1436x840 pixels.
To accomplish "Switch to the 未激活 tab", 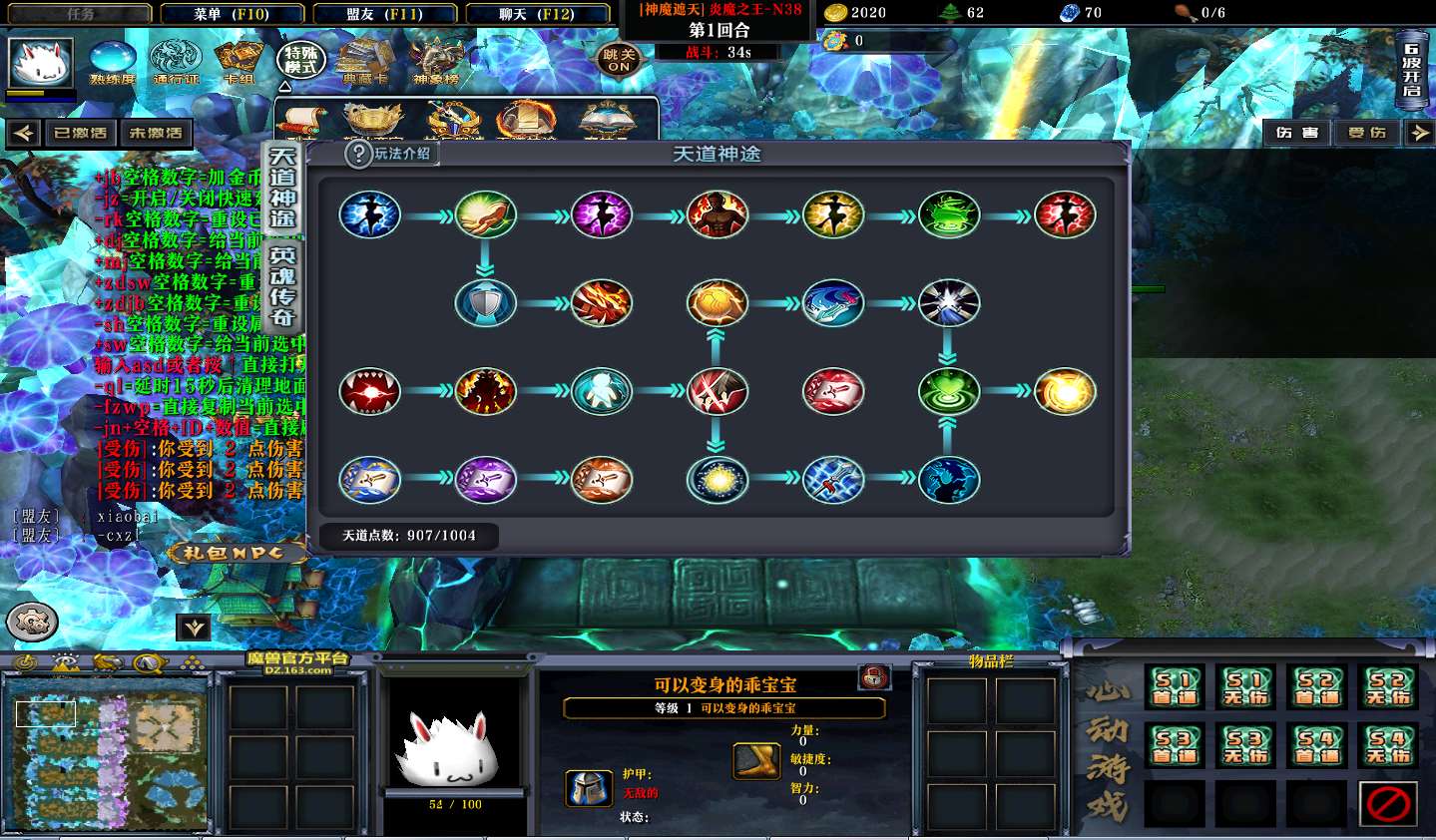I will [x=156, y=133].
